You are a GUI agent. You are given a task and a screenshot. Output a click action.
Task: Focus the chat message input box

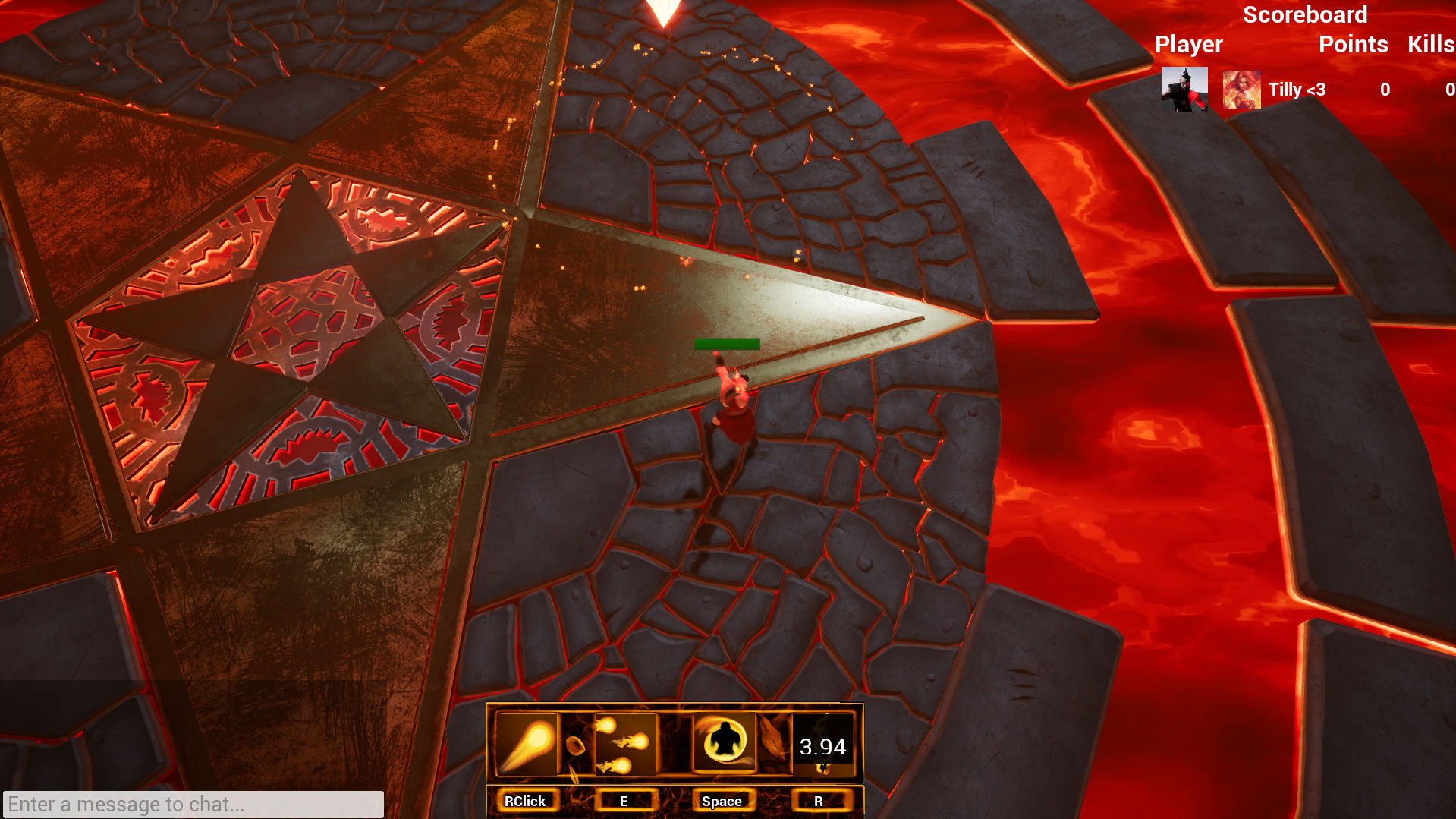tap(193, 804)
